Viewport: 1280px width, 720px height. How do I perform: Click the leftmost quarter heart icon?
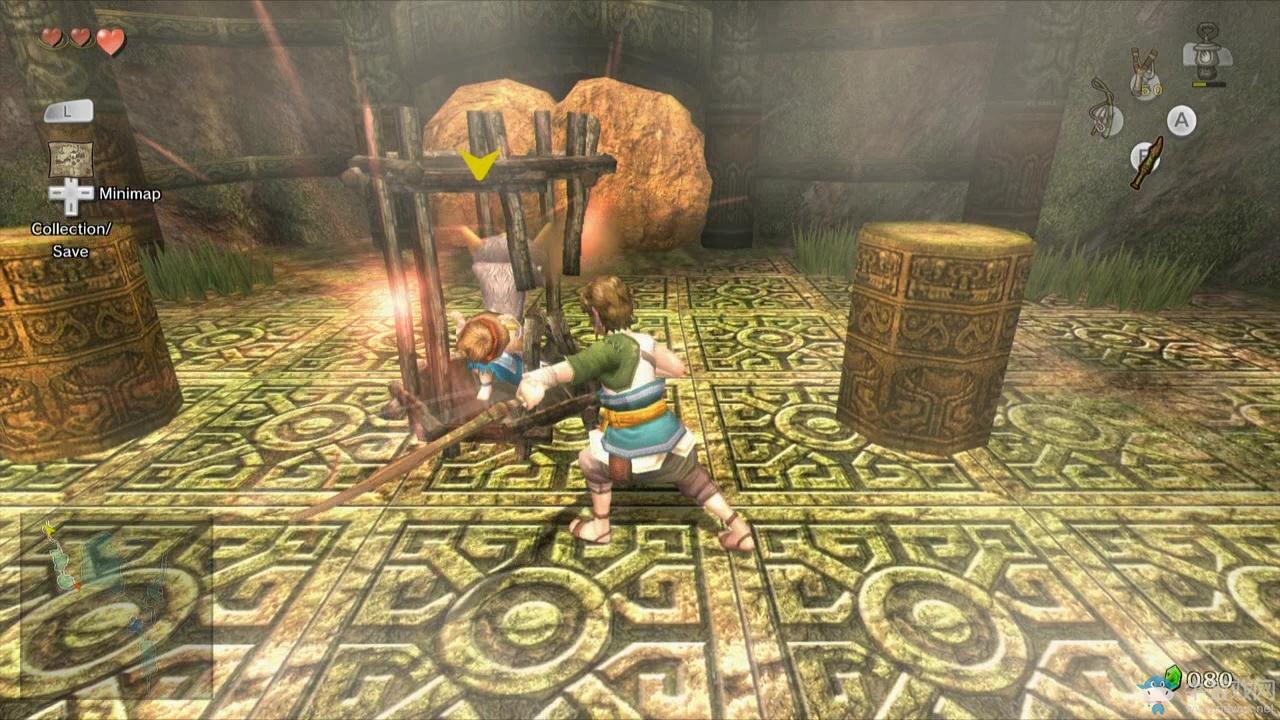pos(51,39)
